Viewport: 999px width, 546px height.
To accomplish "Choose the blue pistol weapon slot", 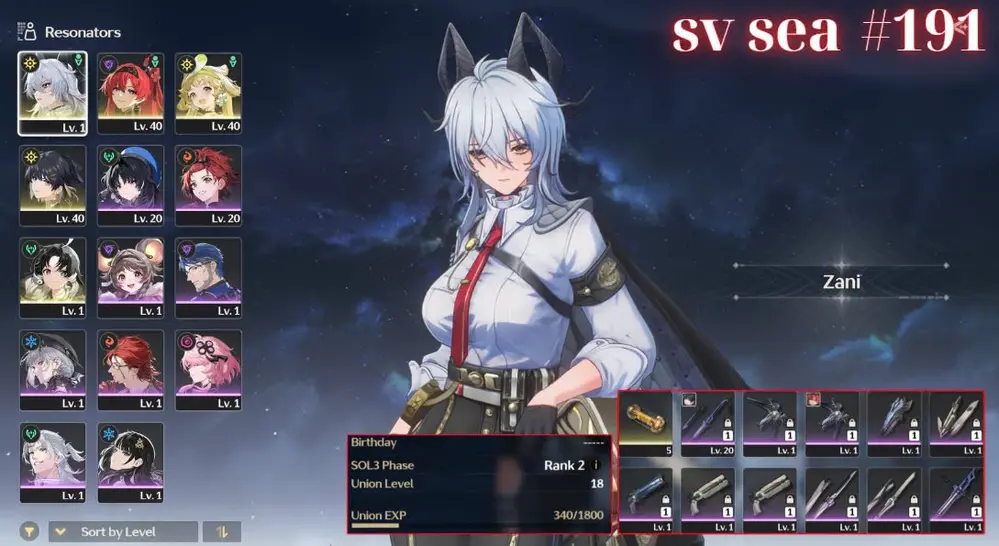I will click(x=646, y=498).
